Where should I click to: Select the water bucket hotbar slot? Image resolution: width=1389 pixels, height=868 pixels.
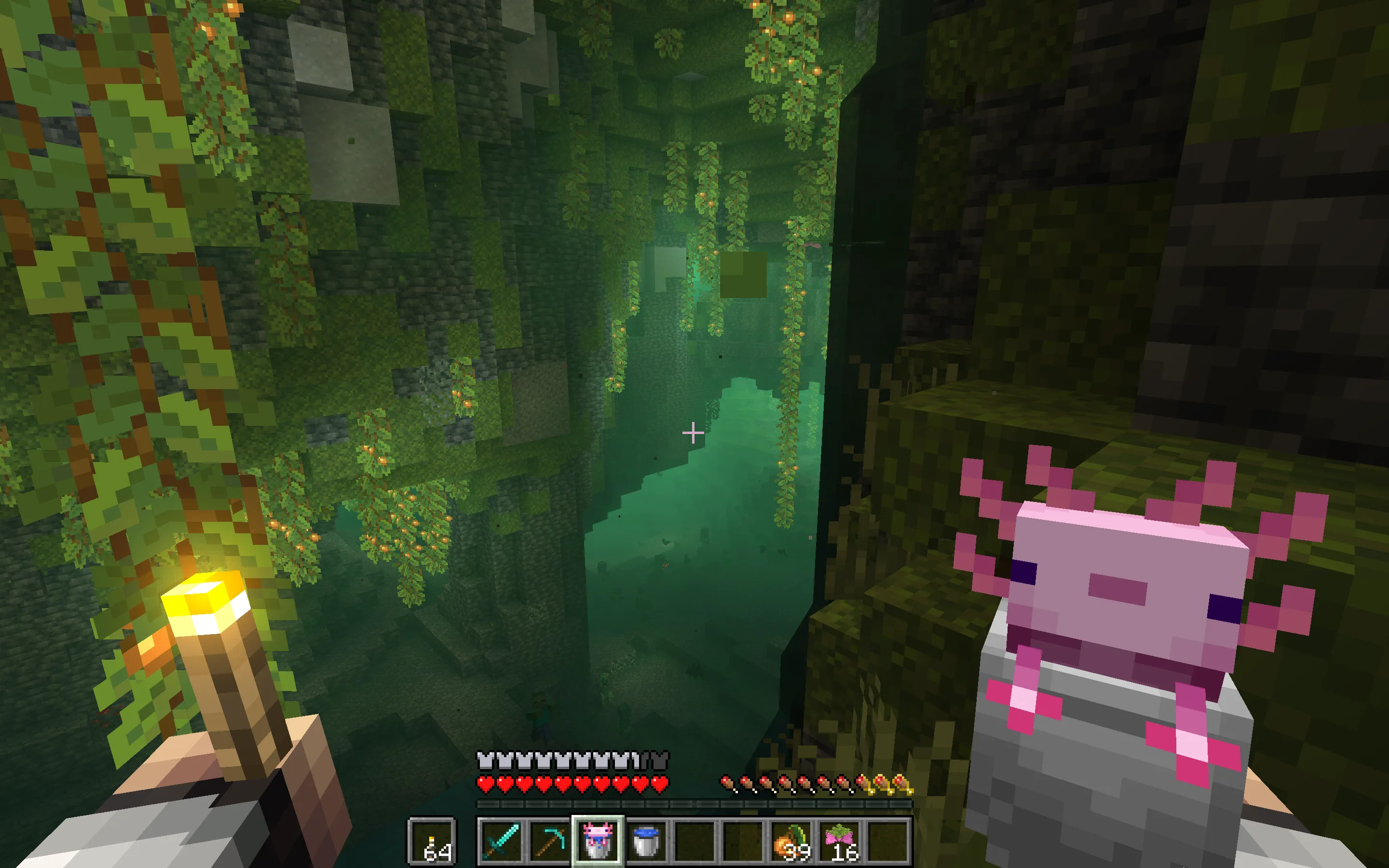(x=646, y=841)
